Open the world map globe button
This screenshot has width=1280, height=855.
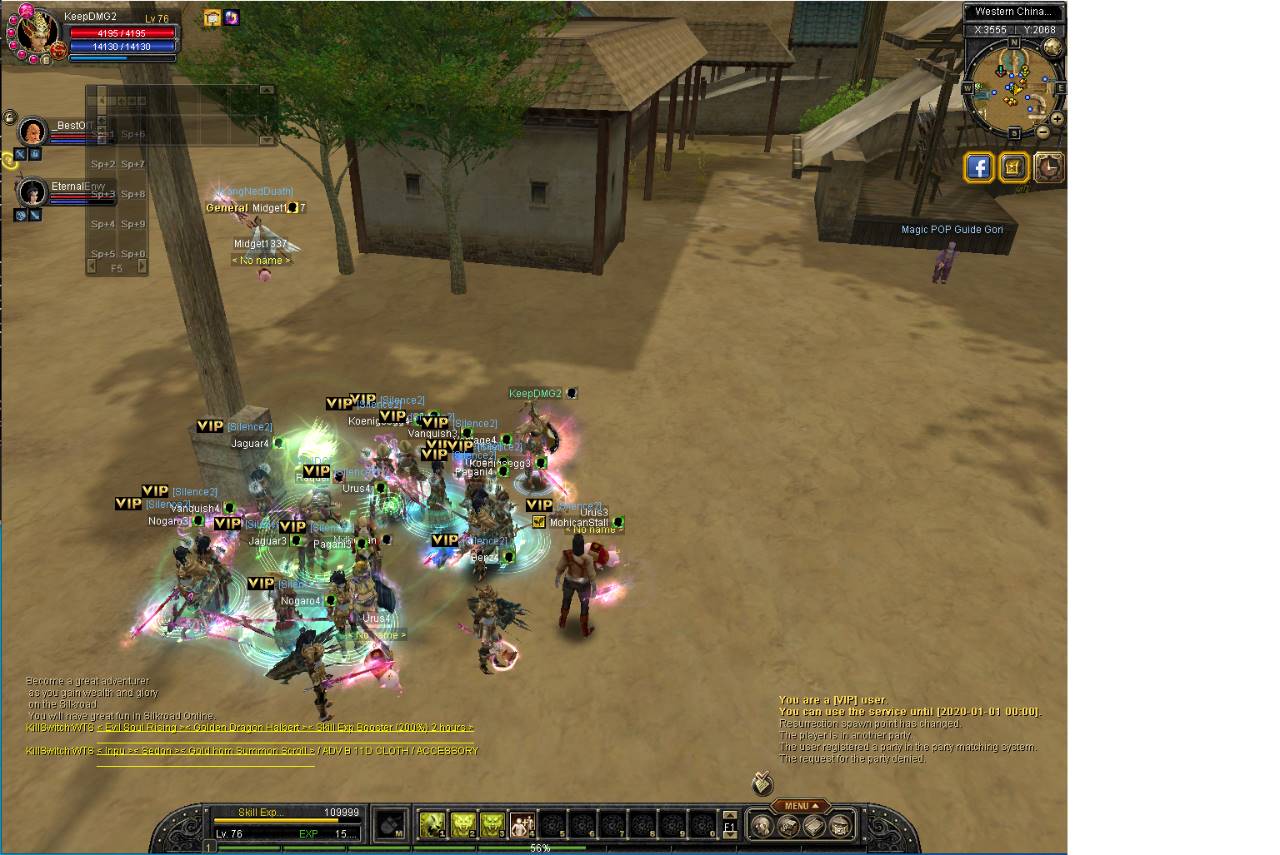[1053, 47]
